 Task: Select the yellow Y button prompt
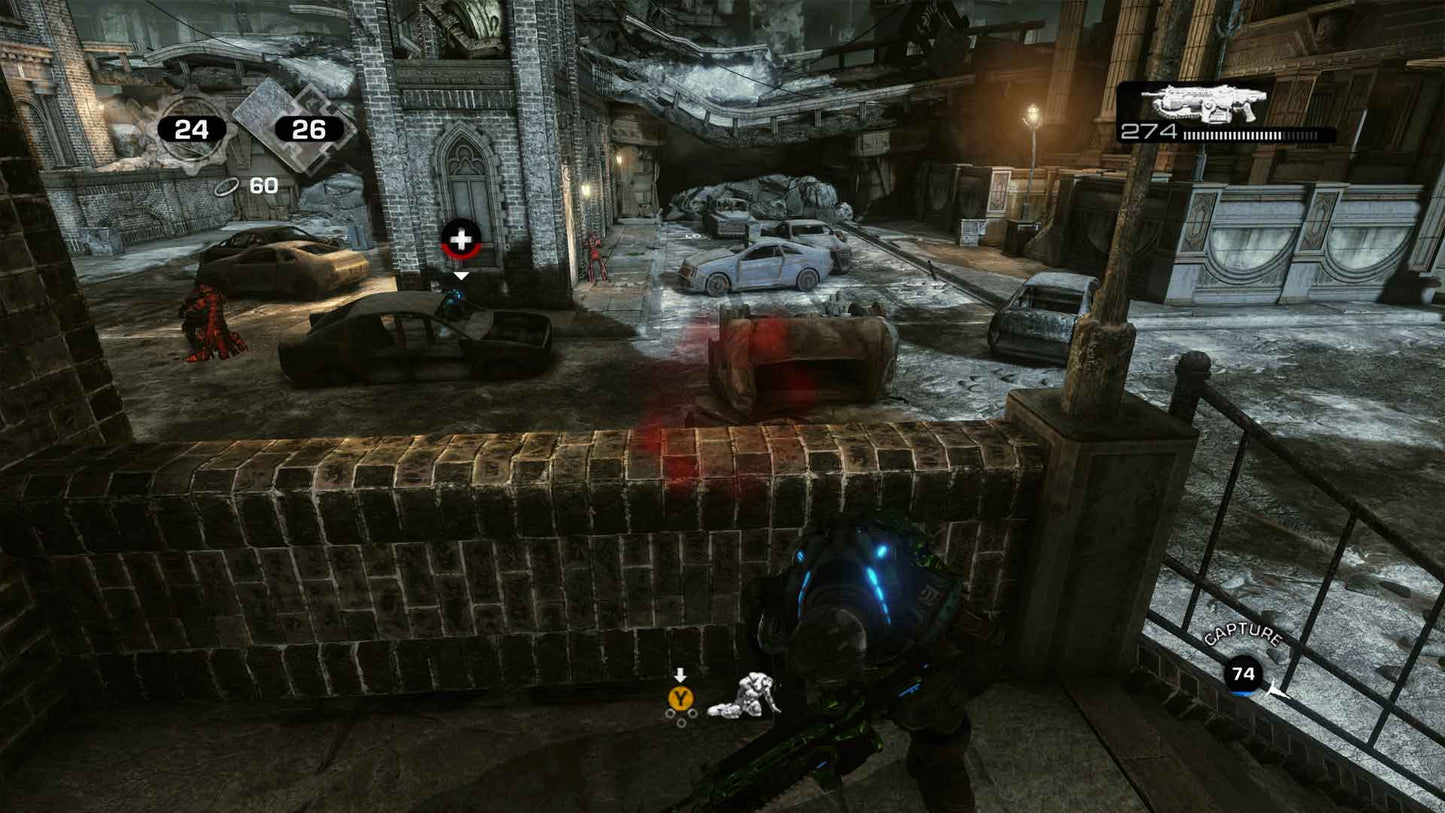coord(682,698)
